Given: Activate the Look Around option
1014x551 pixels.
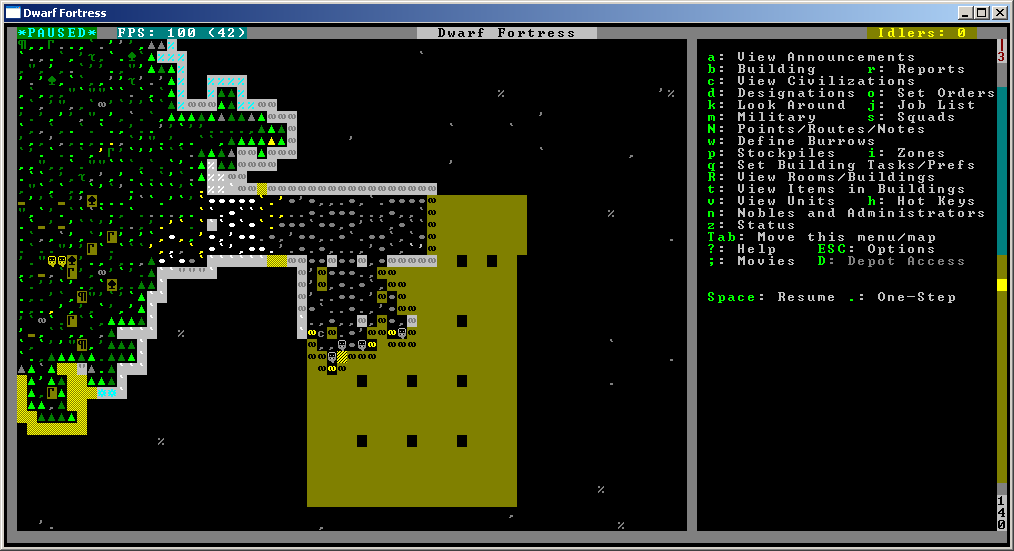Looking at the screenshot, I should 791,105.
